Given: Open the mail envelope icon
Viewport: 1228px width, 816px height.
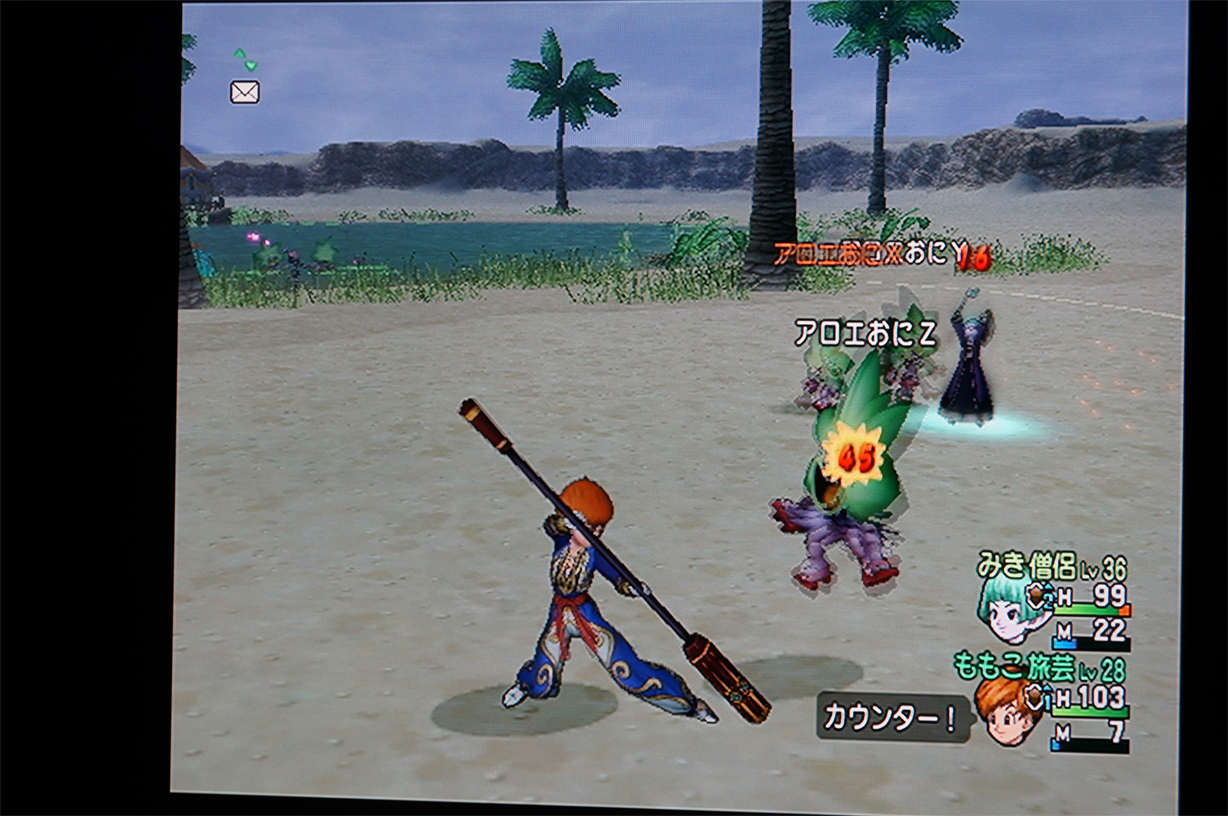Looking at the screenshot, I should (245, 92).
